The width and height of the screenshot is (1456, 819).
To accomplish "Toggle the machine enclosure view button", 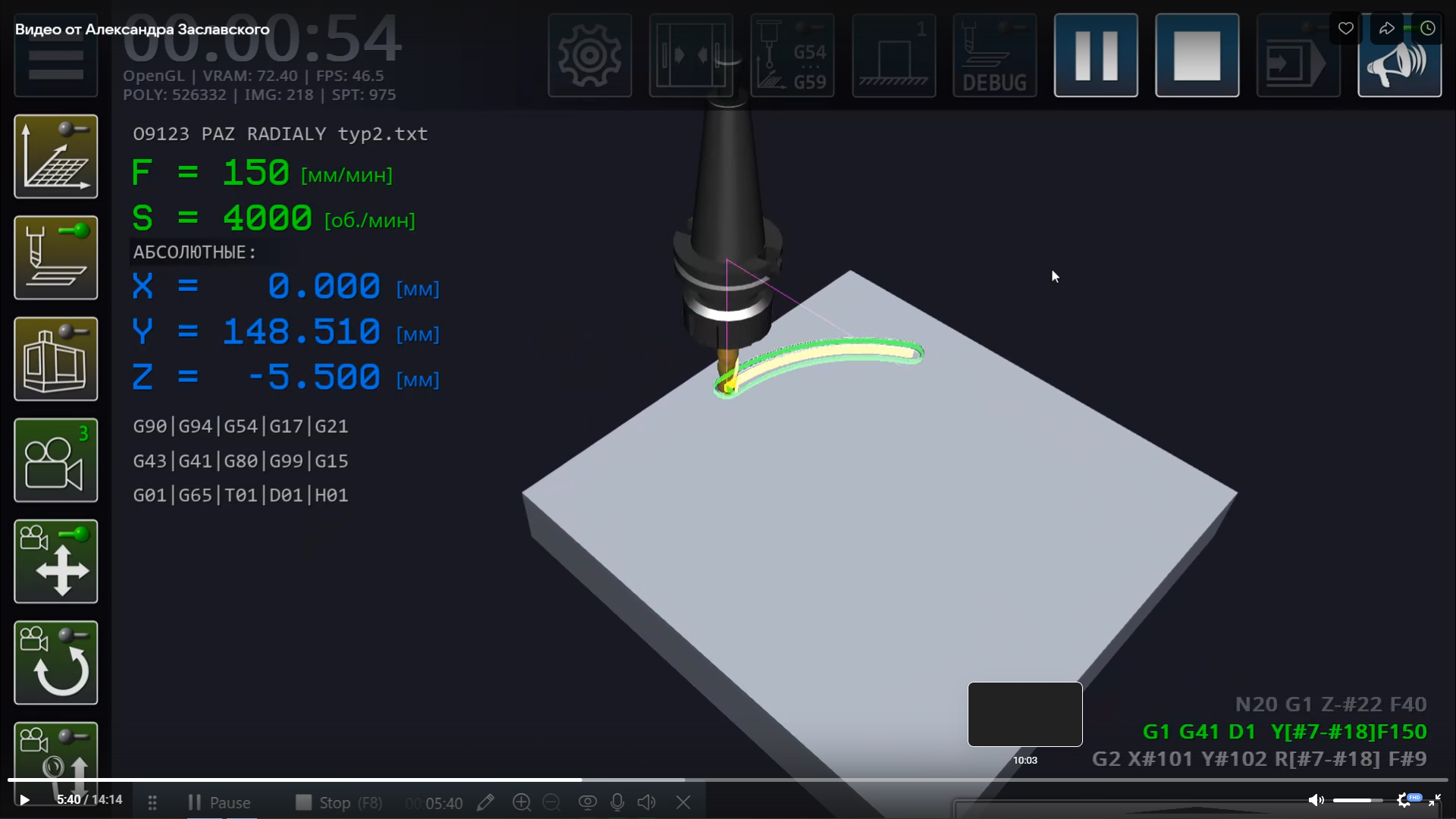I will pos(55,359).
